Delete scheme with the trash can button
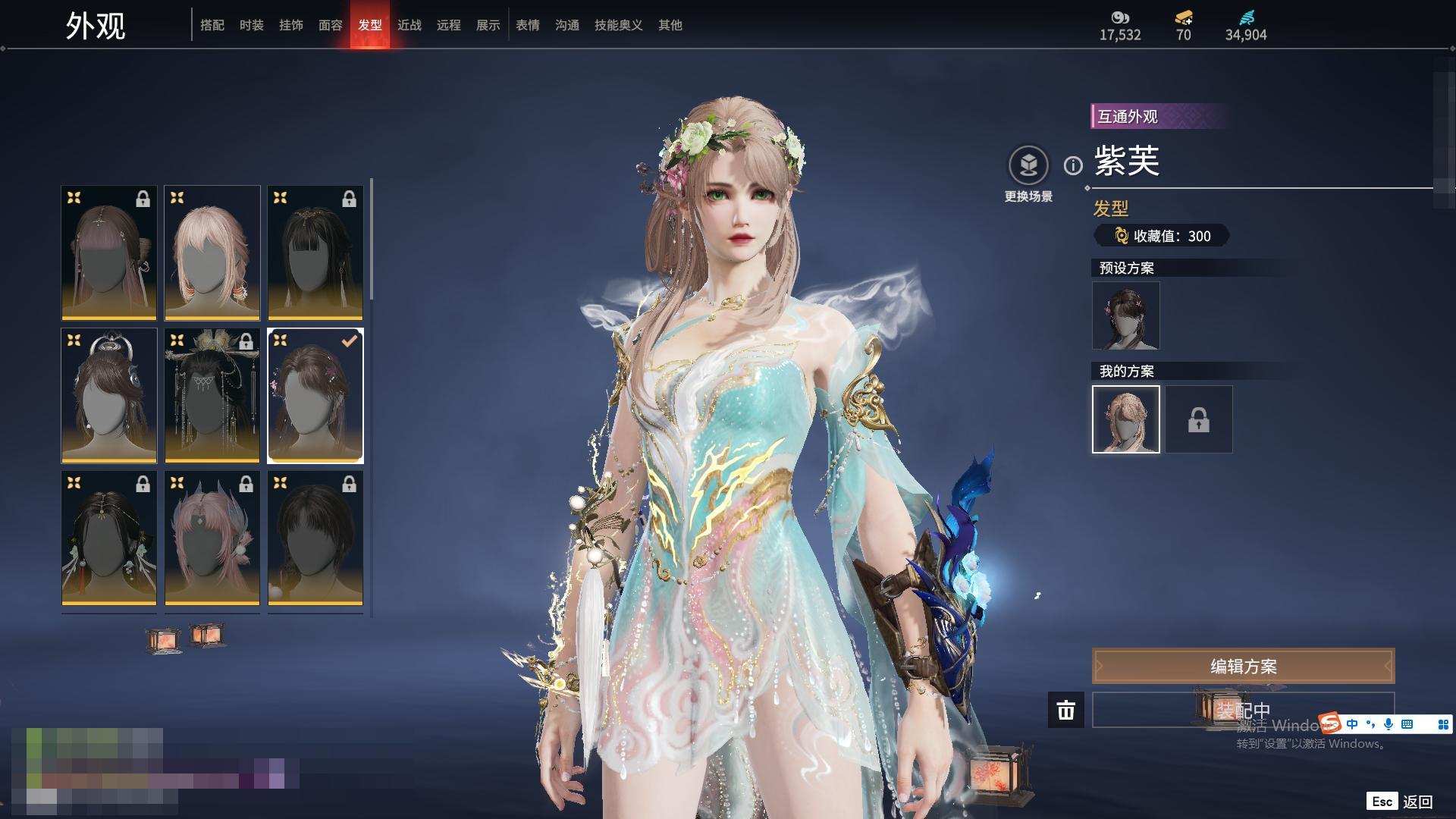1456x819 pixels. (x=1066, y=710)
